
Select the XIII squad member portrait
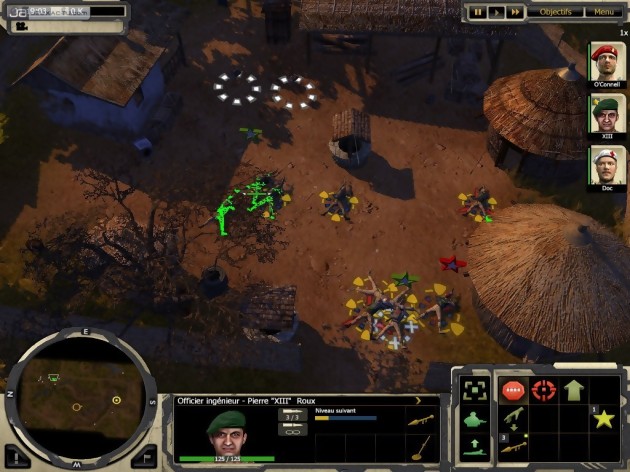click(605, 114)
